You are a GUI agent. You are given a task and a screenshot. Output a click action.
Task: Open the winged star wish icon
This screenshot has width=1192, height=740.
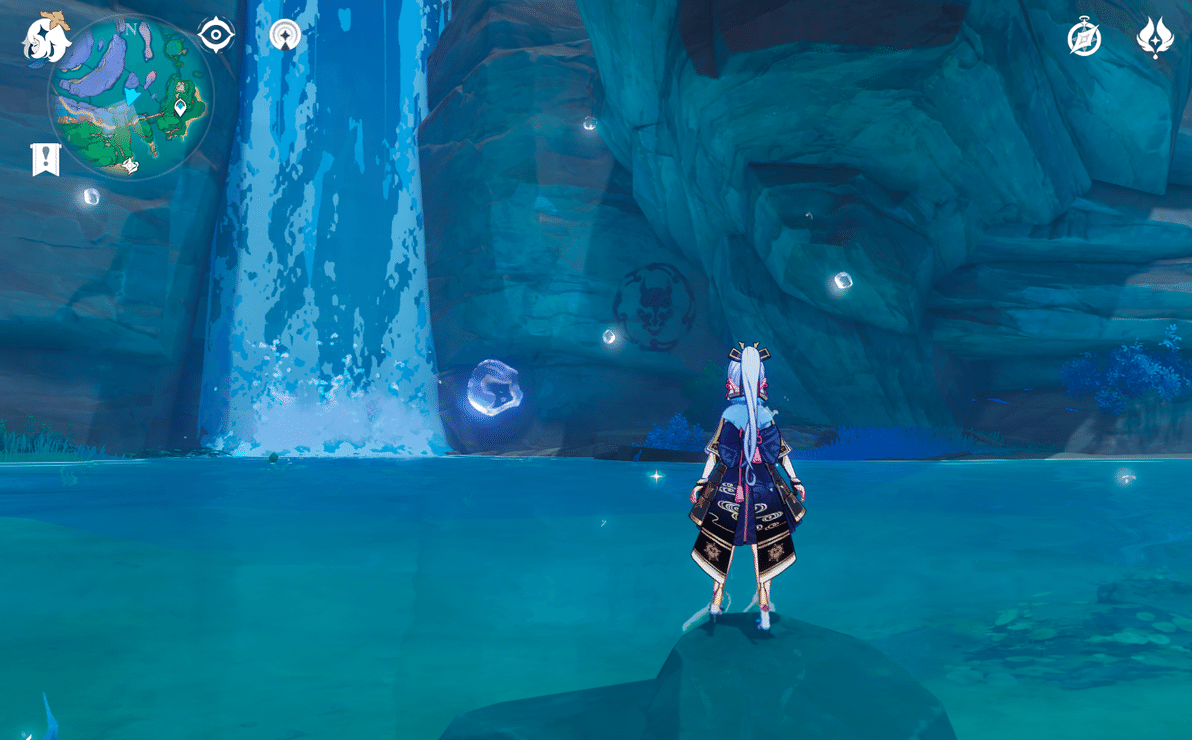pyautogui.click(x=1155, y=38)
